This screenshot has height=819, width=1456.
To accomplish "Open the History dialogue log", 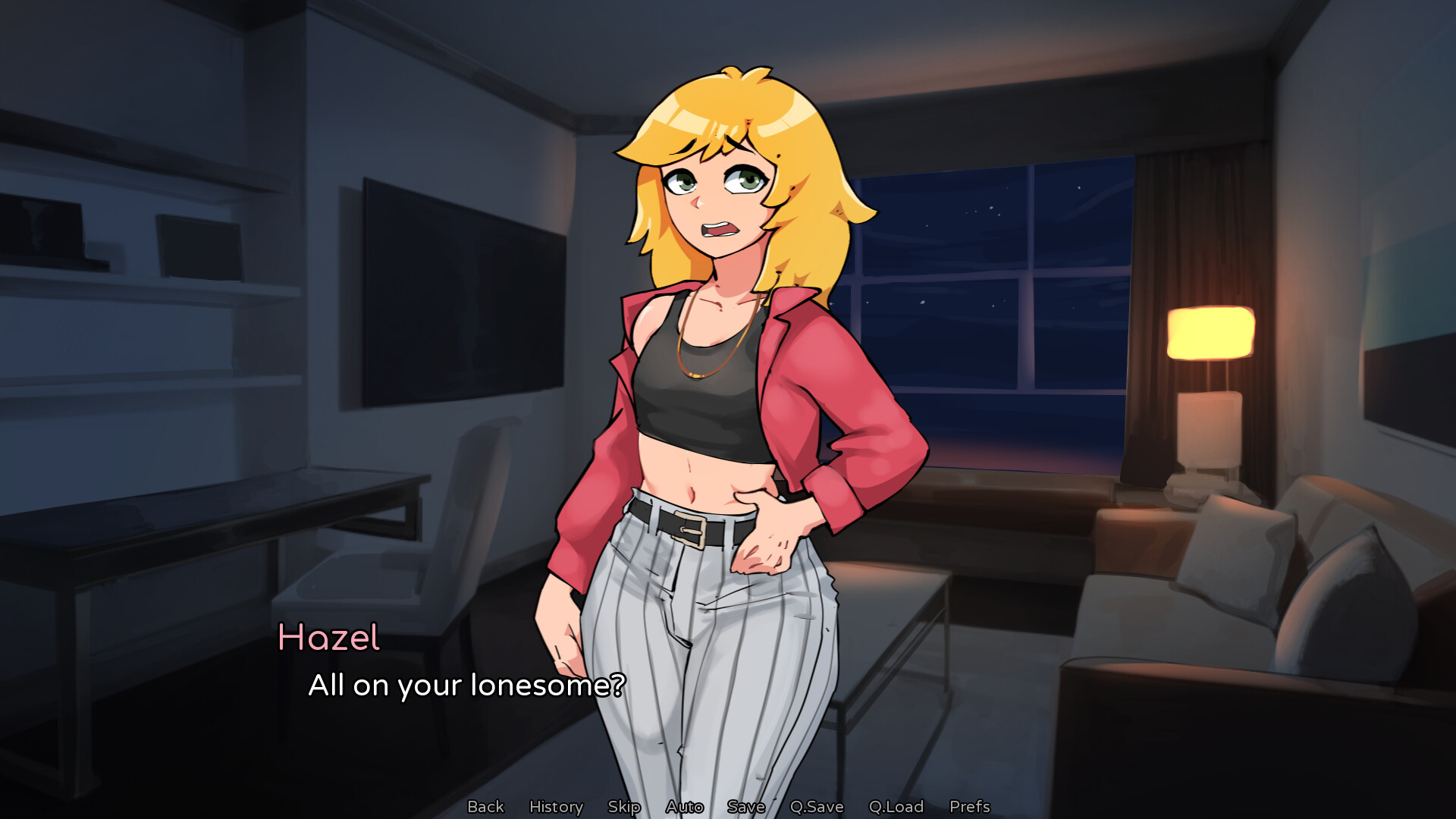I will (556, 806).
